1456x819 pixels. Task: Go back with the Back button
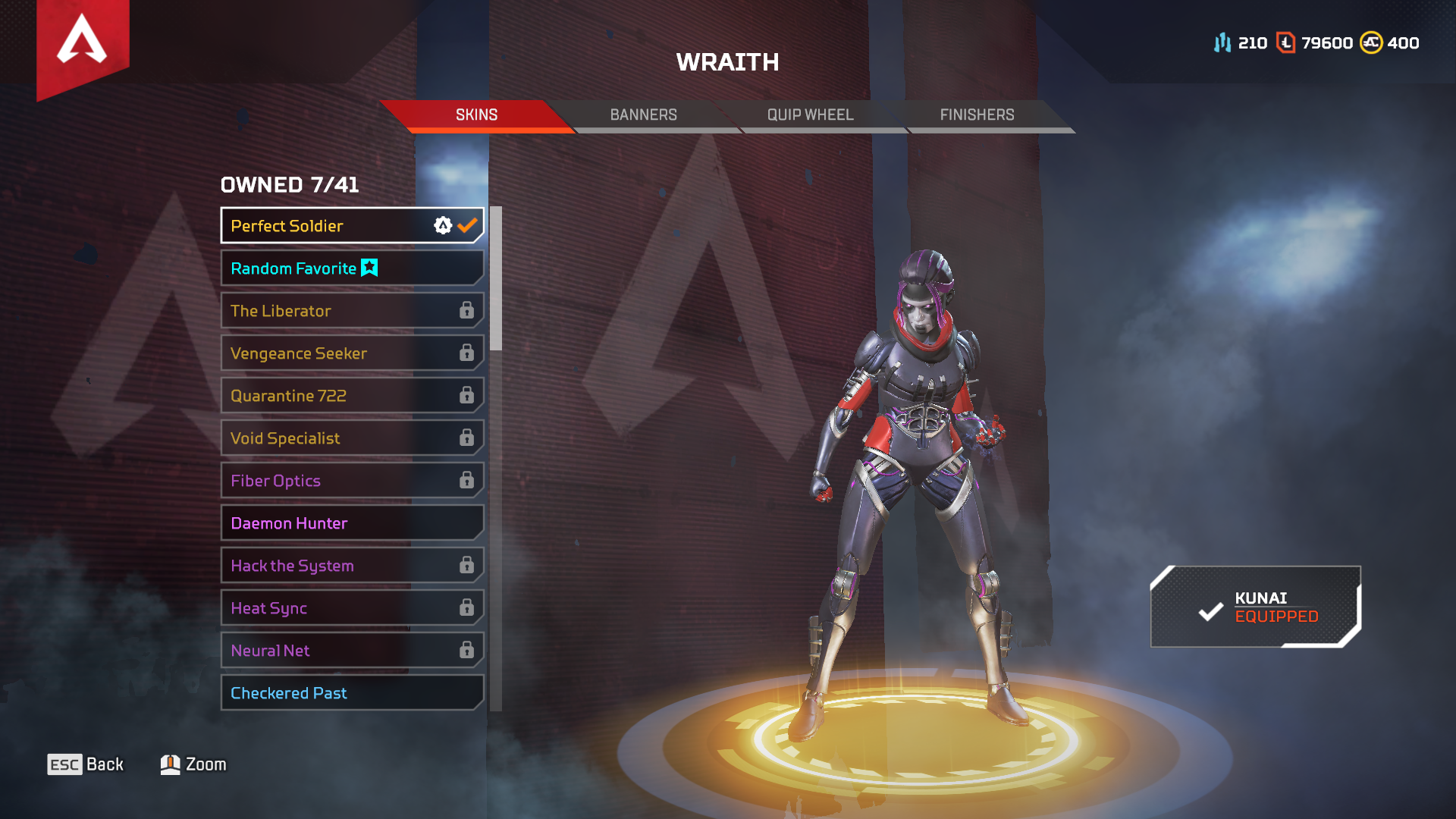[x=86, y=764]
